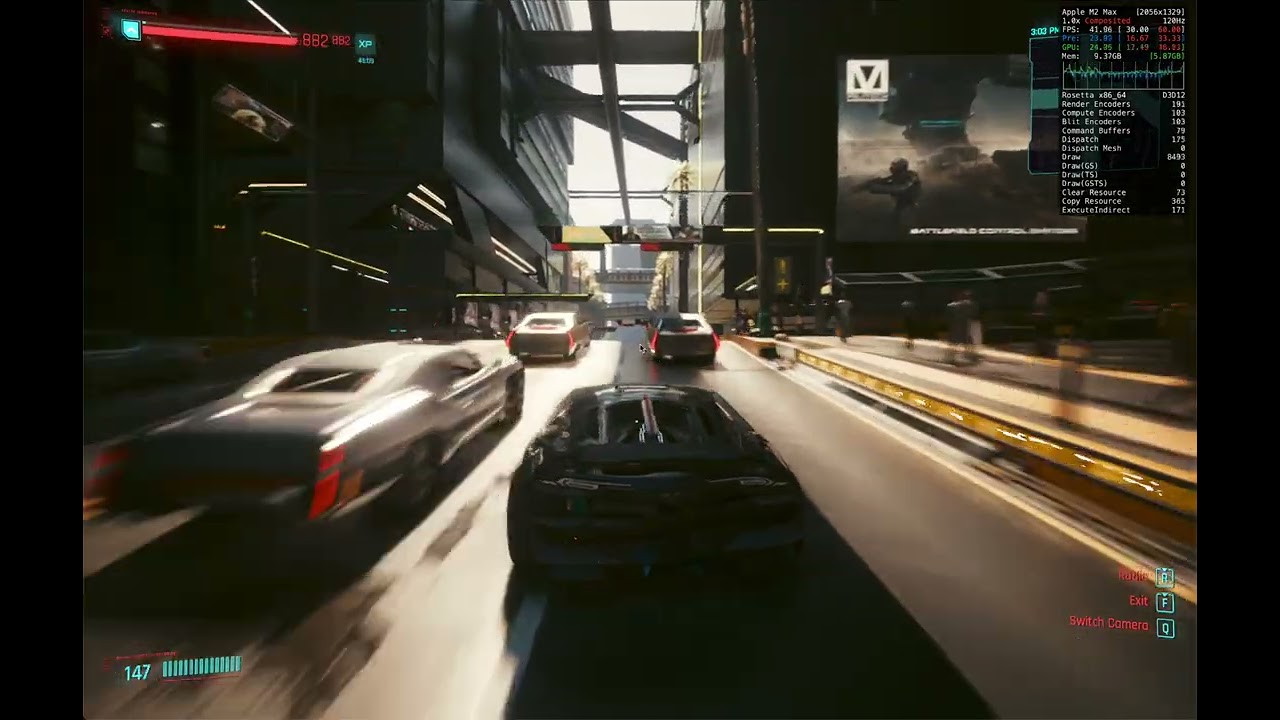Click the Exit prompt F key icon
The width and height of the screenshot is (1280, 720).
(1163, 601)
